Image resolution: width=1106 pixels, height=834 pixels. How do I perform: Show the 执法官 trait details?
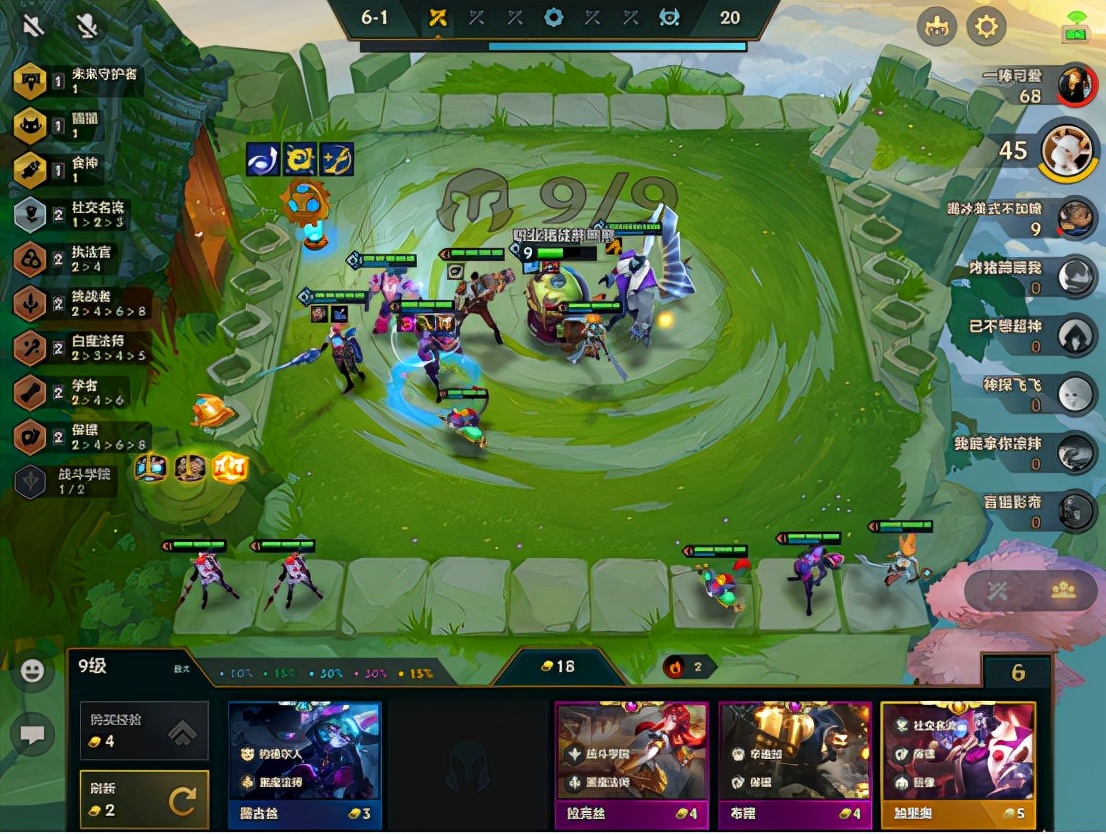pos(30,259)
